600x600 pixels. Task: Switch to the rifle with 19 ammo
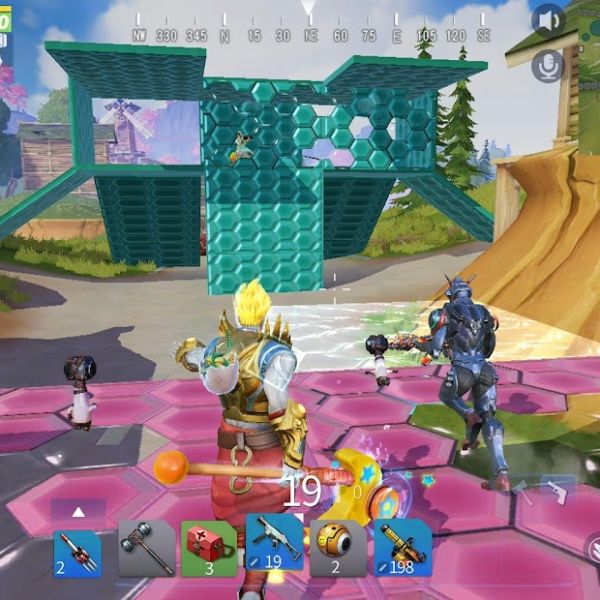coord(274,546)
